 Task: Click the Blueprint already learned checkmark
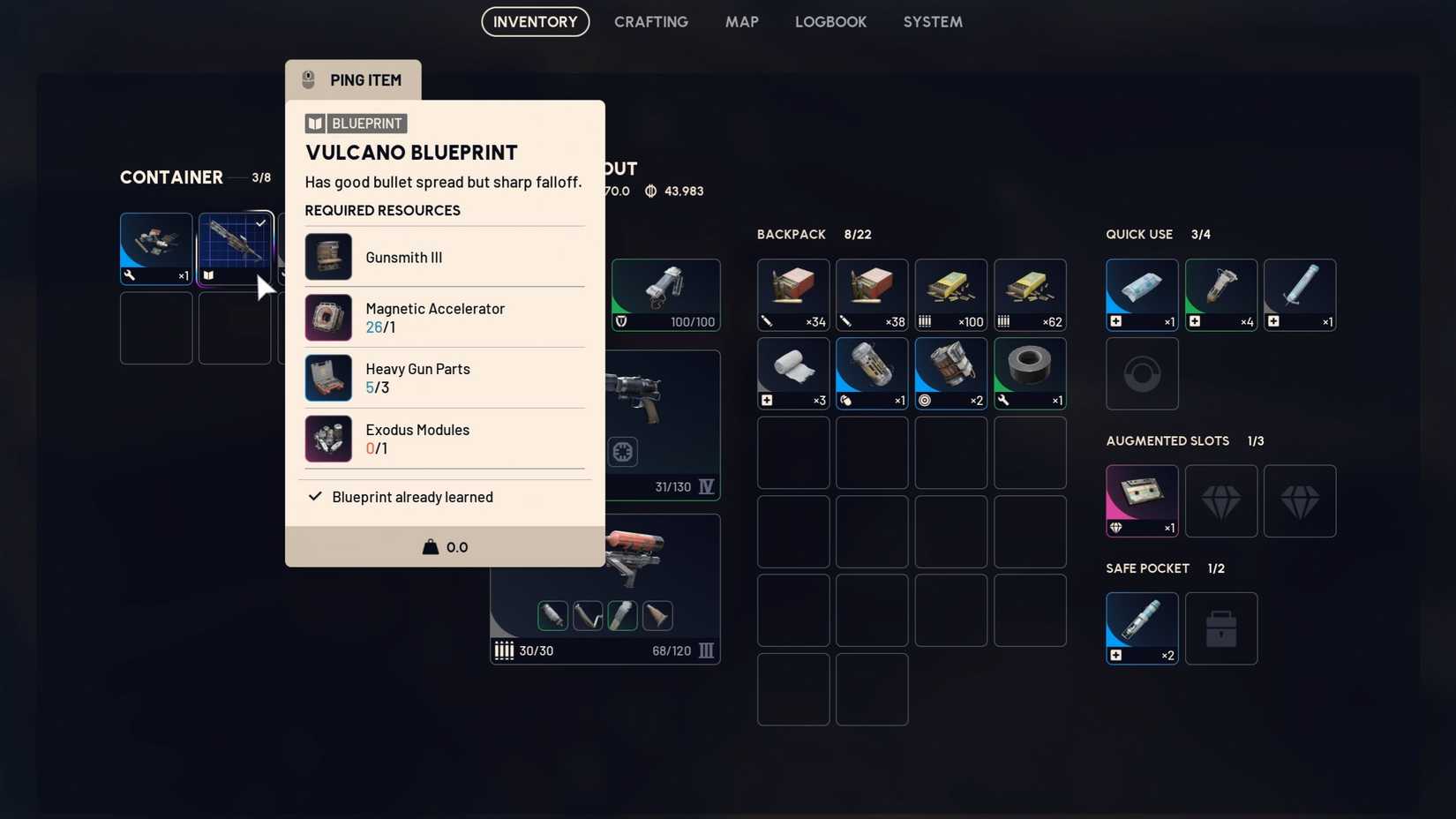click(315, 497)
